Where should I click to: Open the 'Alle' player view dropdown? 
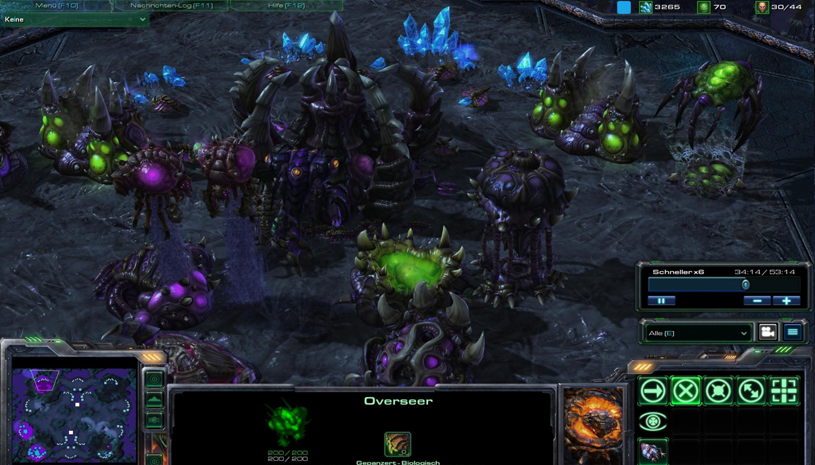697,333
